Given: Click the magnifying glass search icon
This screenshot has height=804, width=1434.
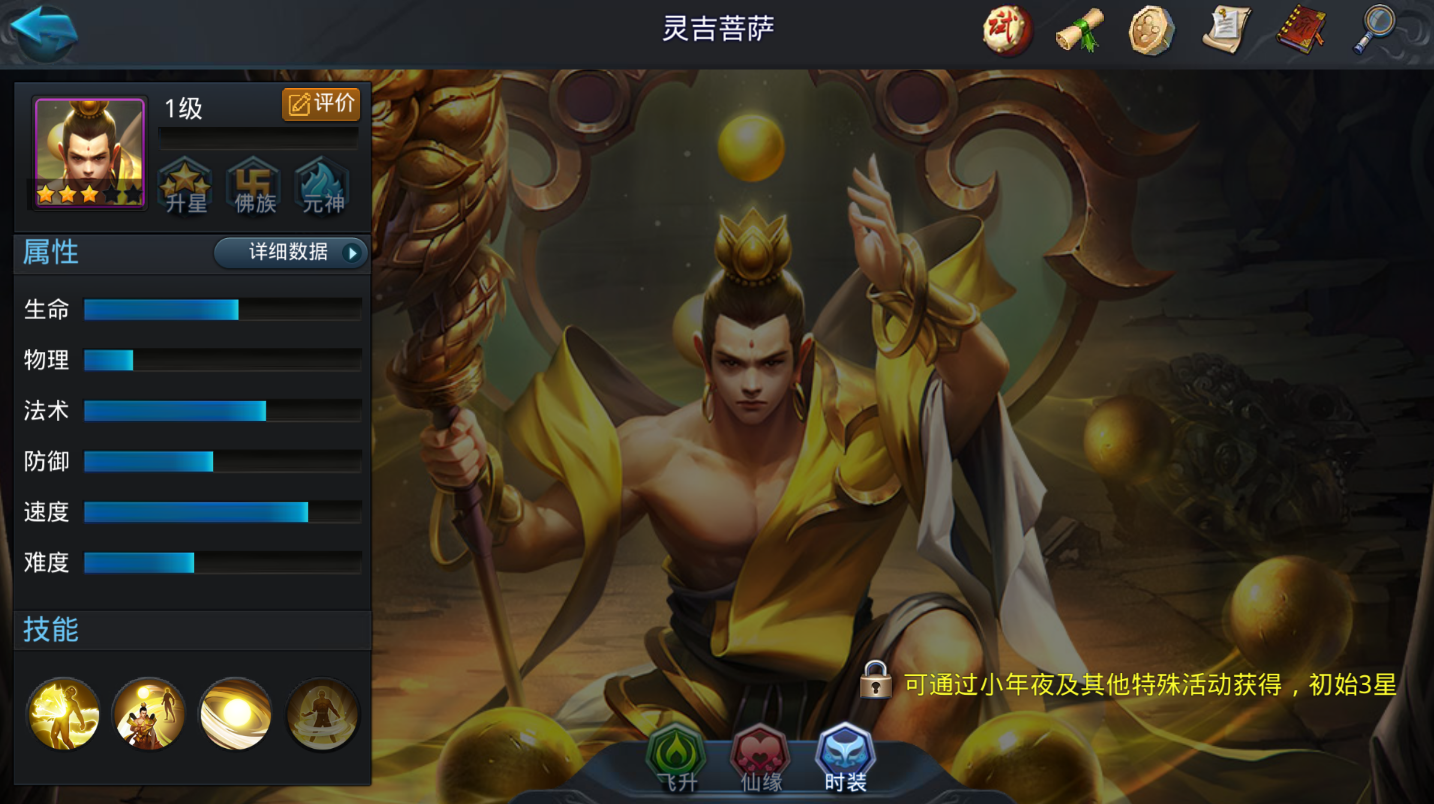Looking at the screenshot, I should [1375, 30].
